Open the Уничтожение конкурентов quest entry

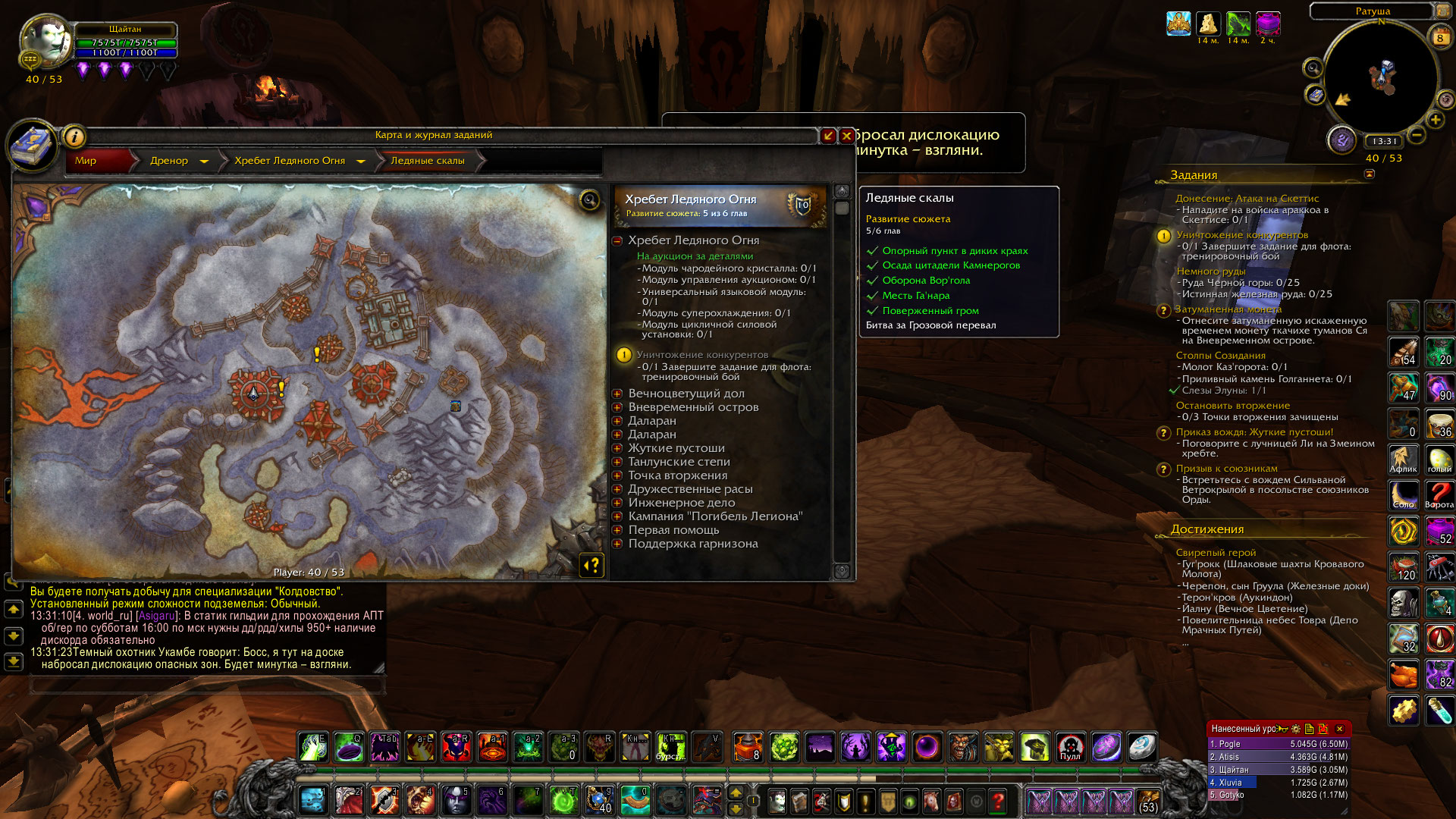coord(702,355)
